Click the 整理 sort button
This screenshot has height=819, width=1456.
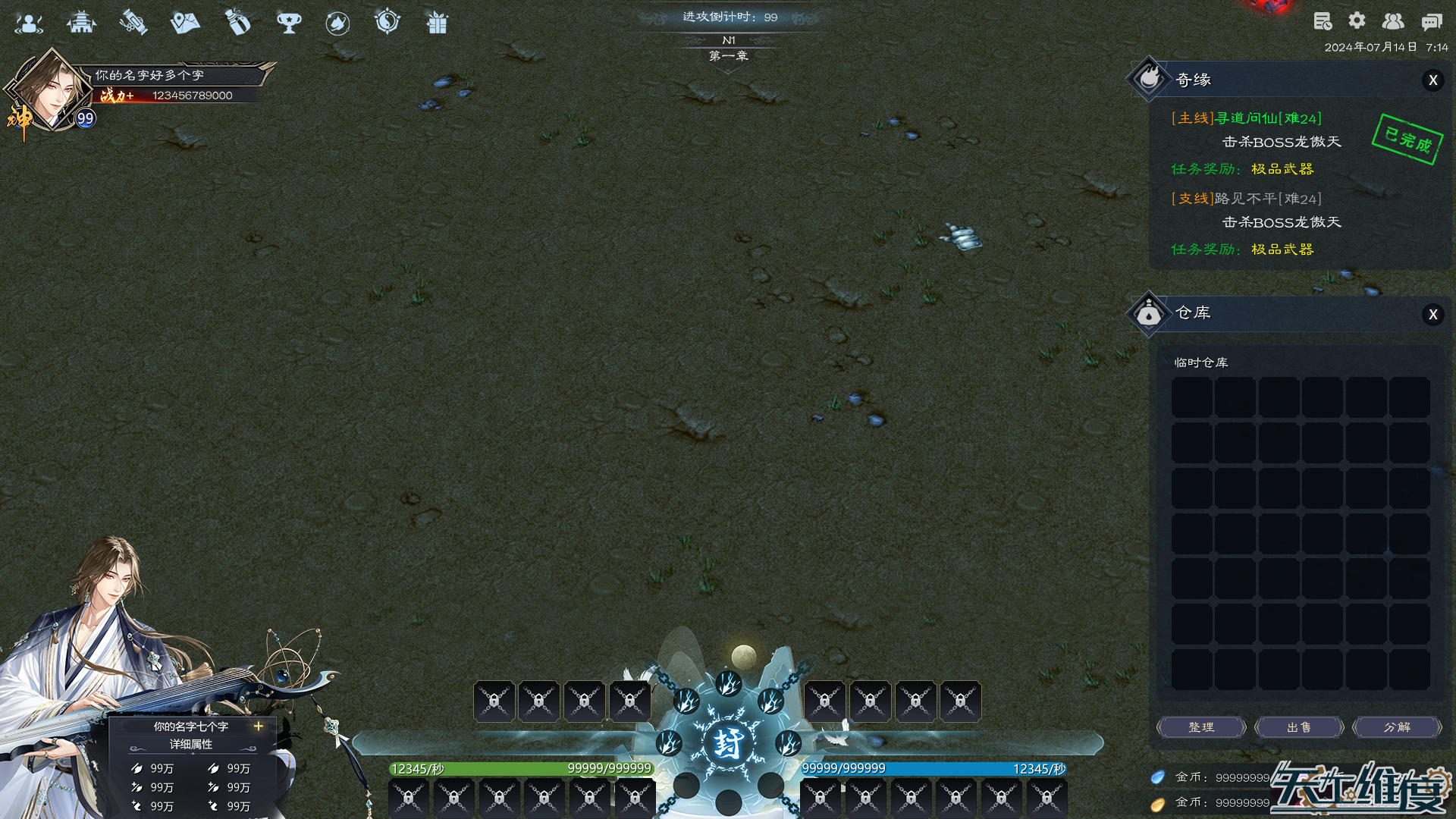[x=1201, y=727]
